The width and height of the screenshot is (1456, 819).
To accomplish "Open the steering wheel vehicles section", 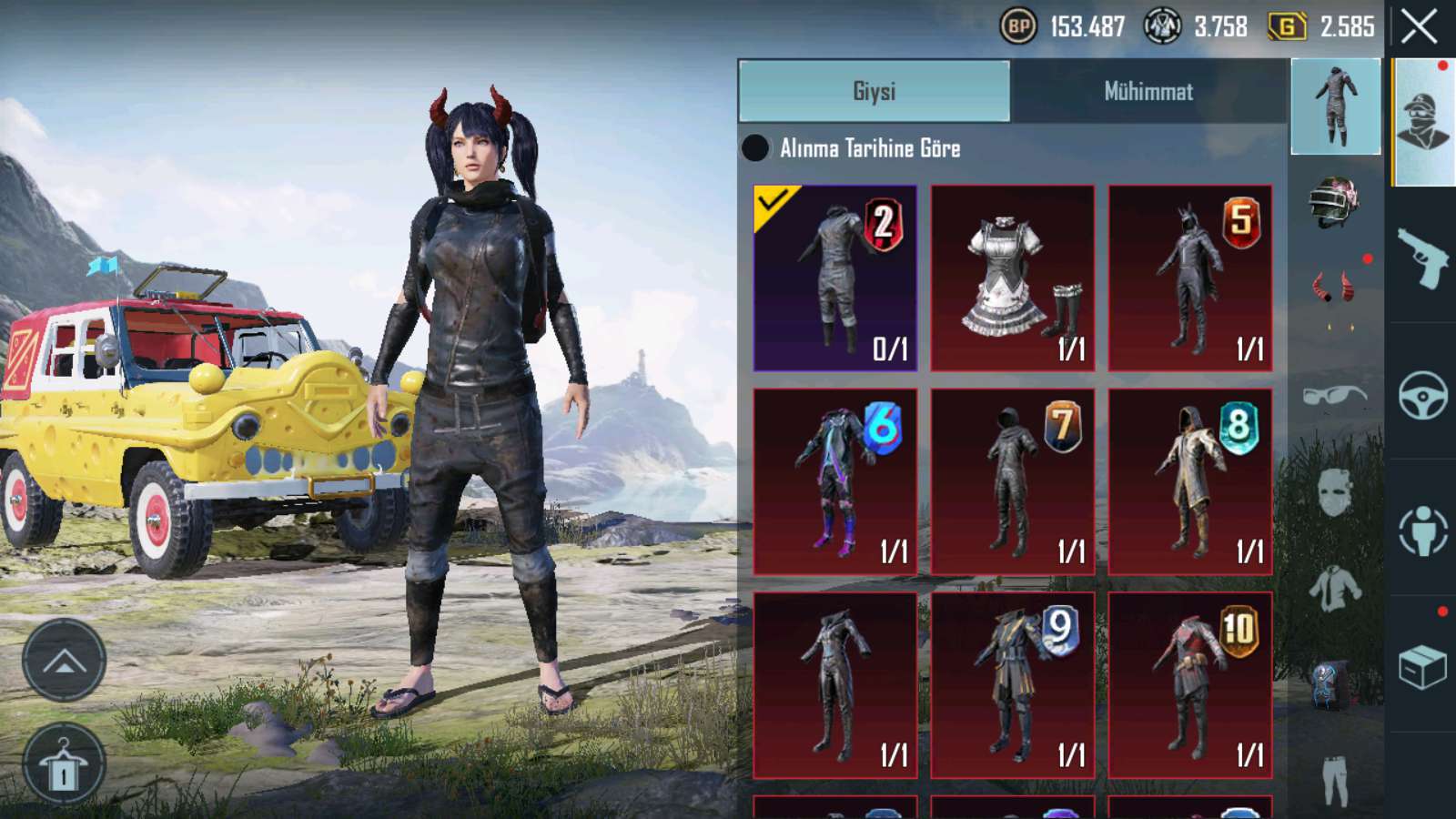I will pyautogui.click(x=1422, y=394).
